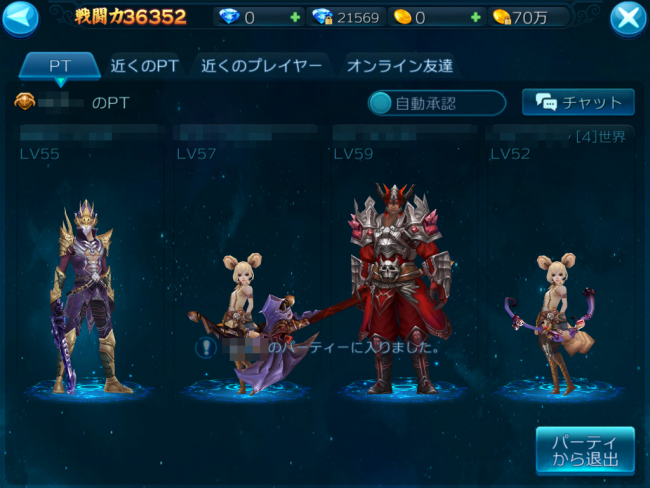Image resolution: width=650 pixels, height=488 pixels.
Task: Add blue diamonds with the plus button
Action: [294, 17]
